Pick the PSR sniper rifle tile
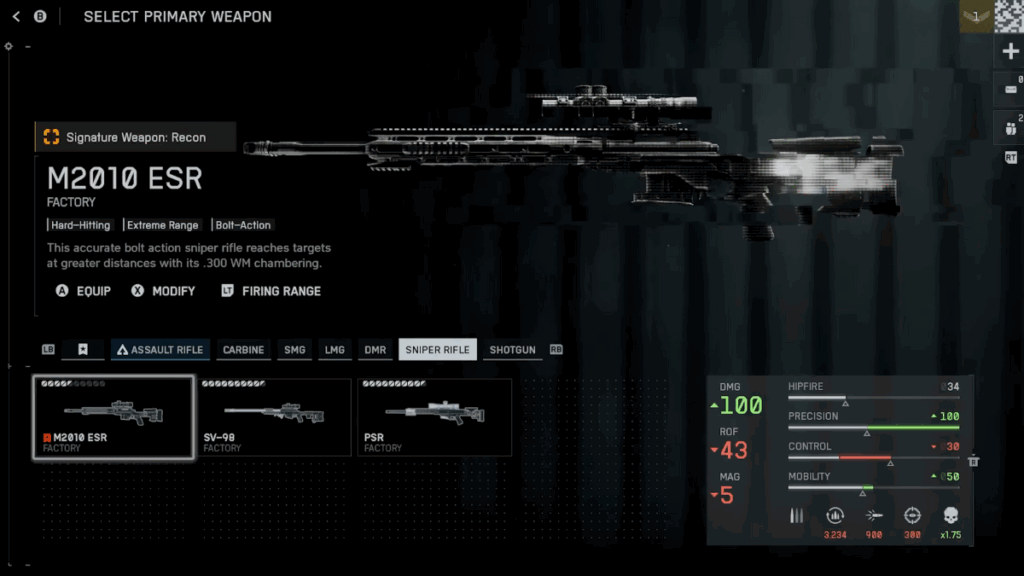Screen dimensions: 1024x576 click(x=435, y=418)
